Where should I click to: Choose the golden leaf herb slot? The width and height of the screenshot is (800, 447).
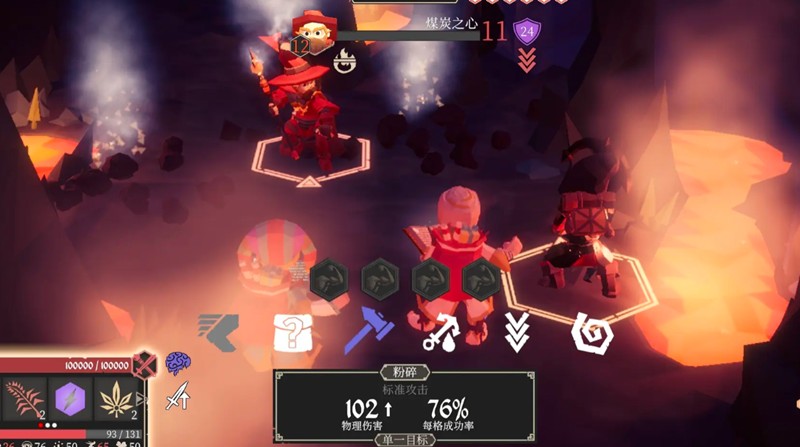(118, 400)
